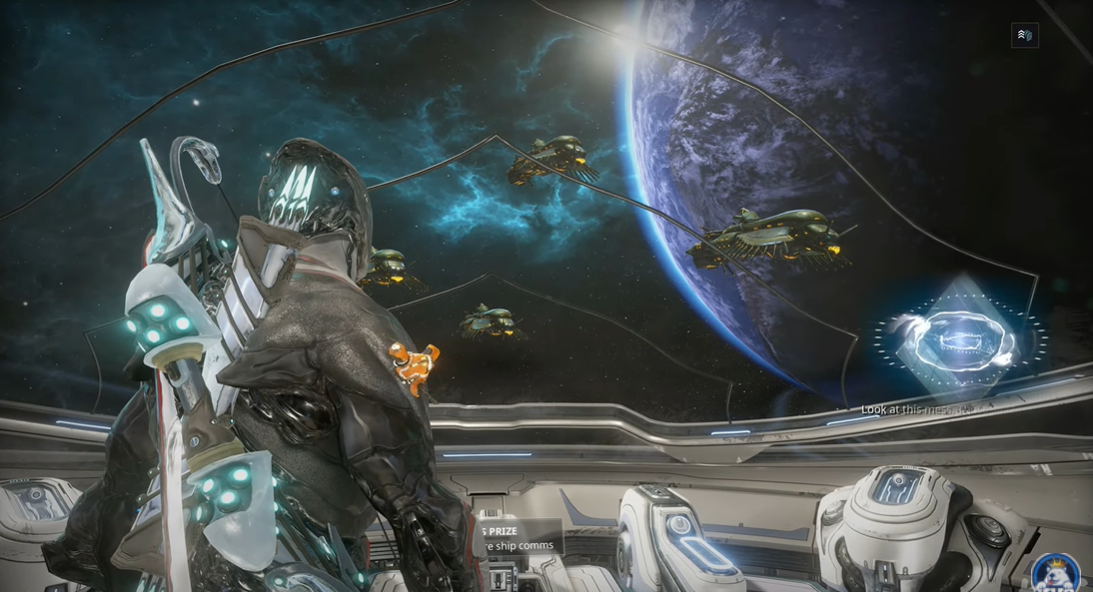
Task: Click the channel logo watermark badge
Action: pos(1055,574)
